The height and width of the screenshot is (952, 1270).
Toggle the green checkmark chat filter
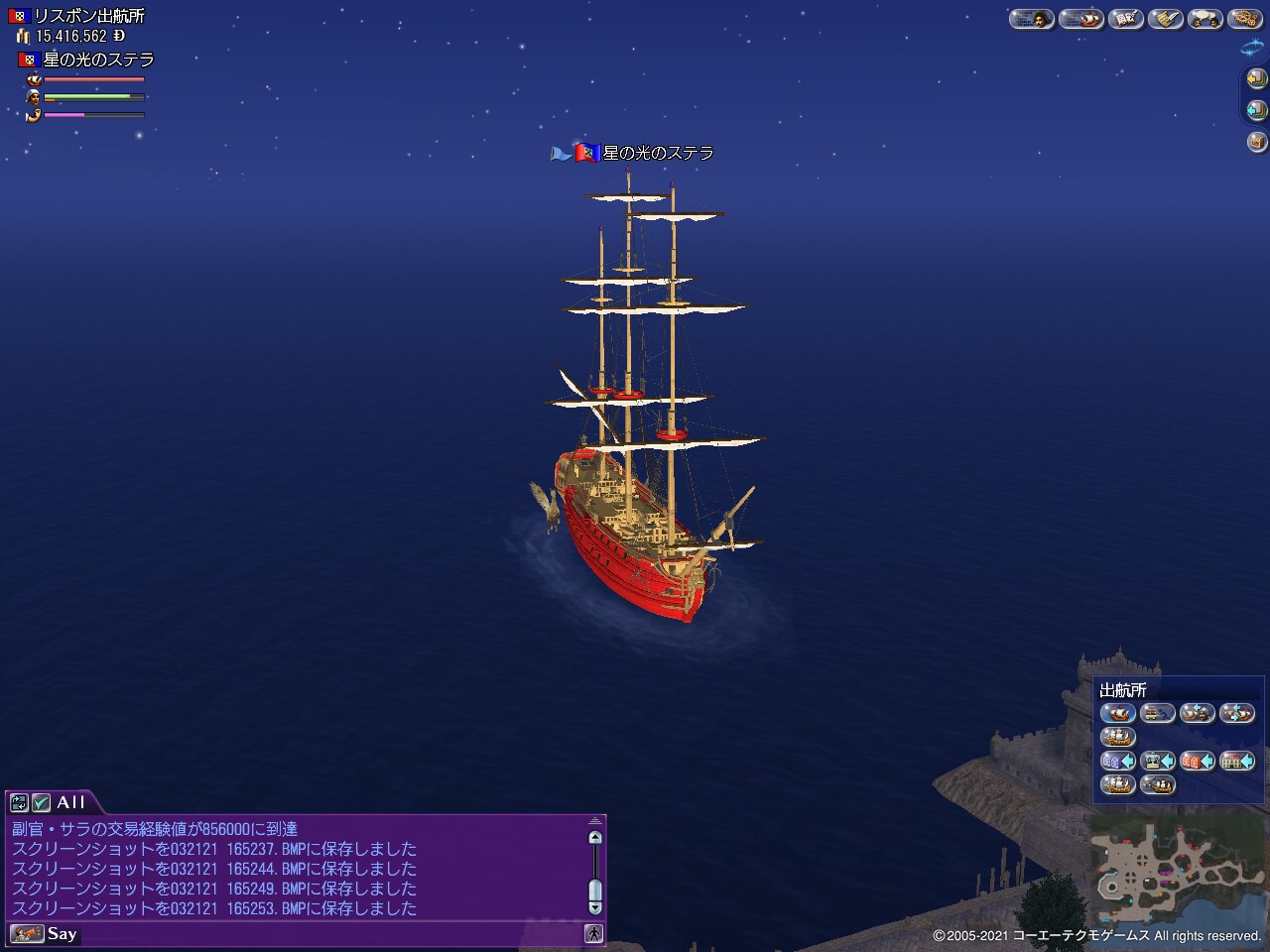click(41, 802)
